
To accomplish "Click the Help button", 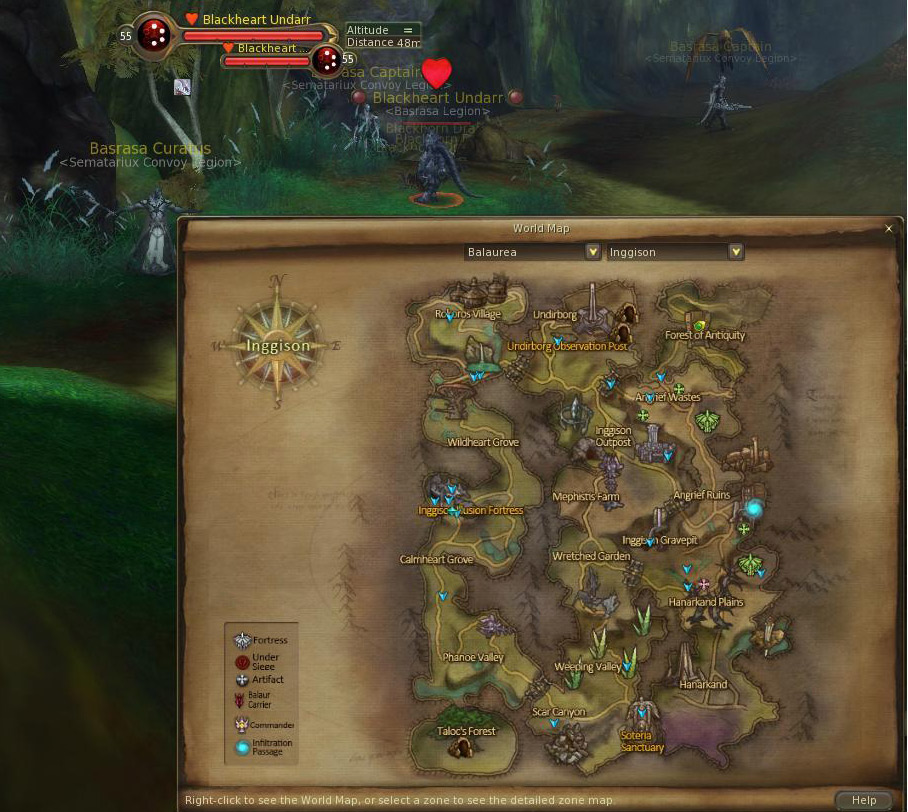I will click(x=863, y=800).
